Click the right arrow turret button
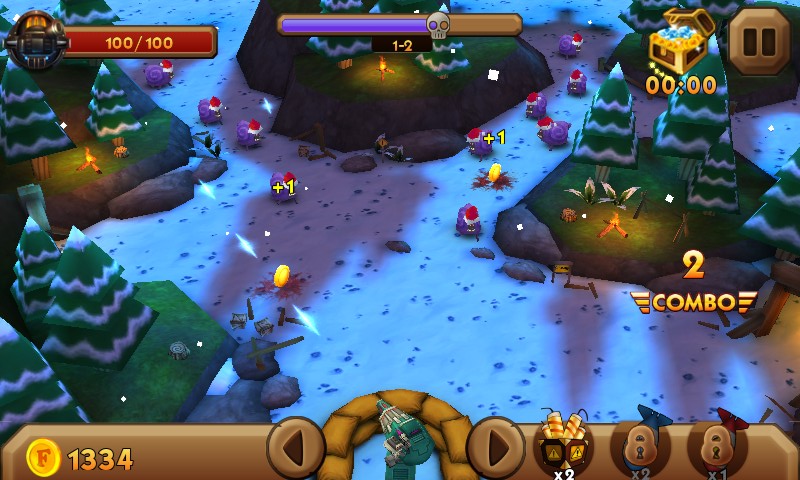Viewport: 800px width, 480px height. (x=496, y=447)
